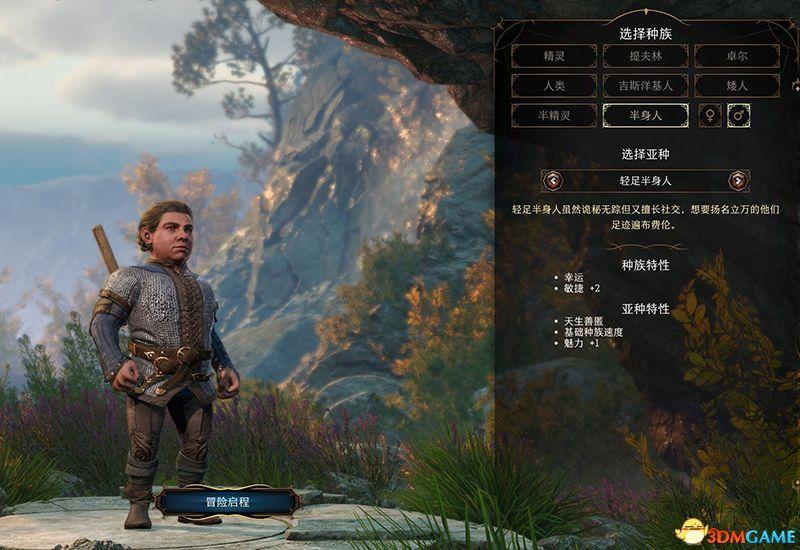Image resolution: width=800 pixels, height=550 pixels.
Task: Pick the 矮人 (Dwarf) race
Action: pyautogui.click(x=737, y=86)
